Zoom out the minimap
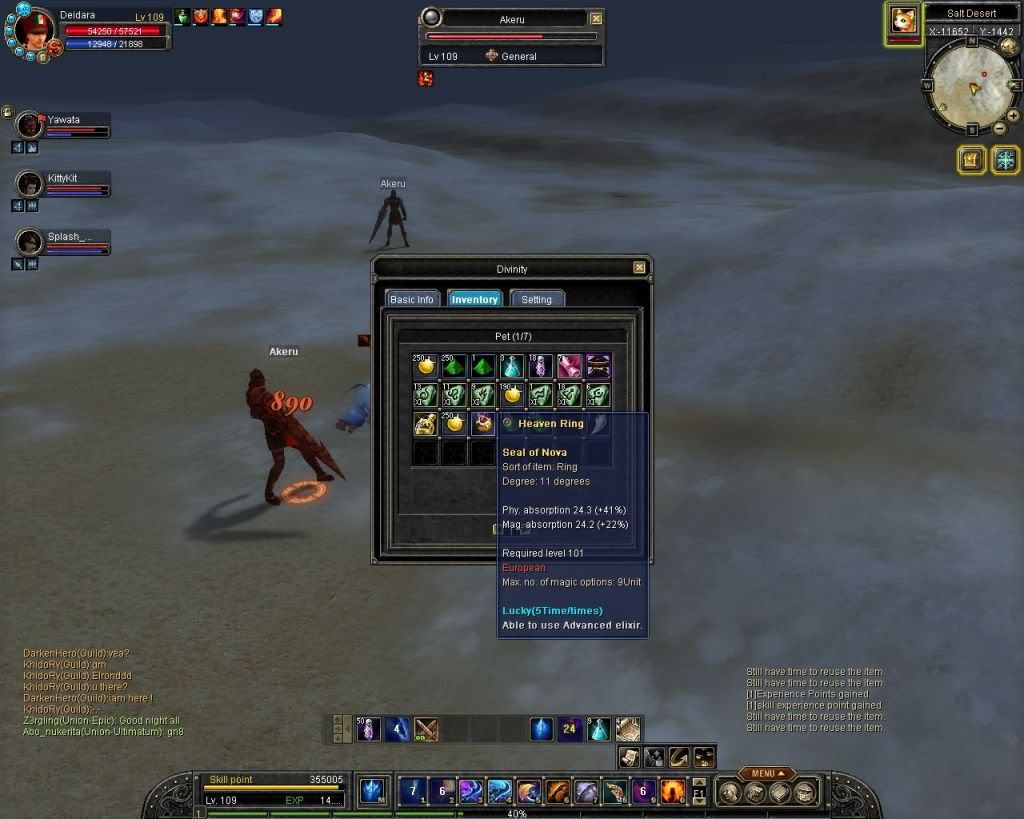The image size is (1024, 819). click(999, 128)
